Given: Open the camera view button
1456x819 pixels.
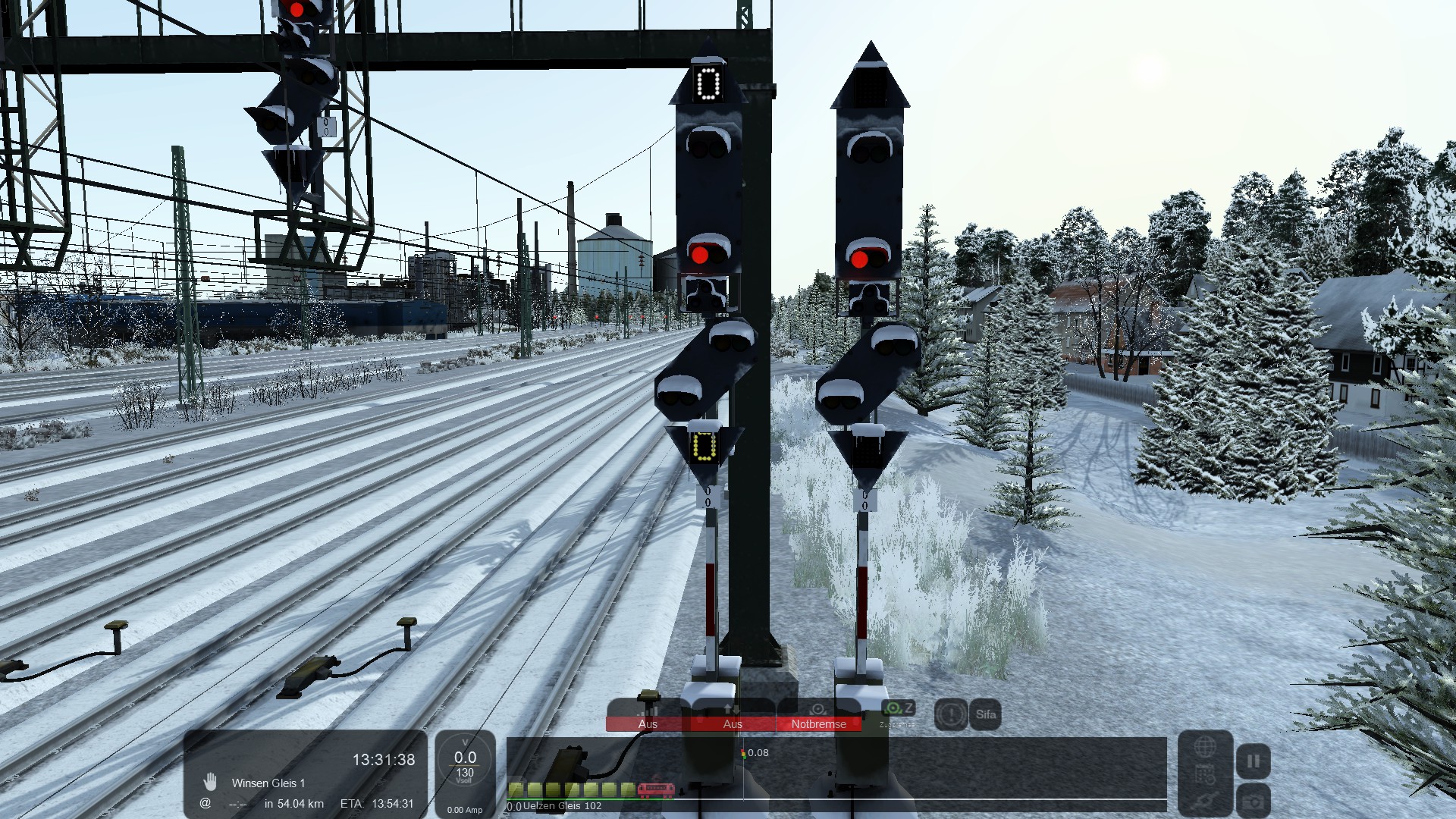Looking at the screenshot, I should pyautogui.click(x=1253, y=802).
